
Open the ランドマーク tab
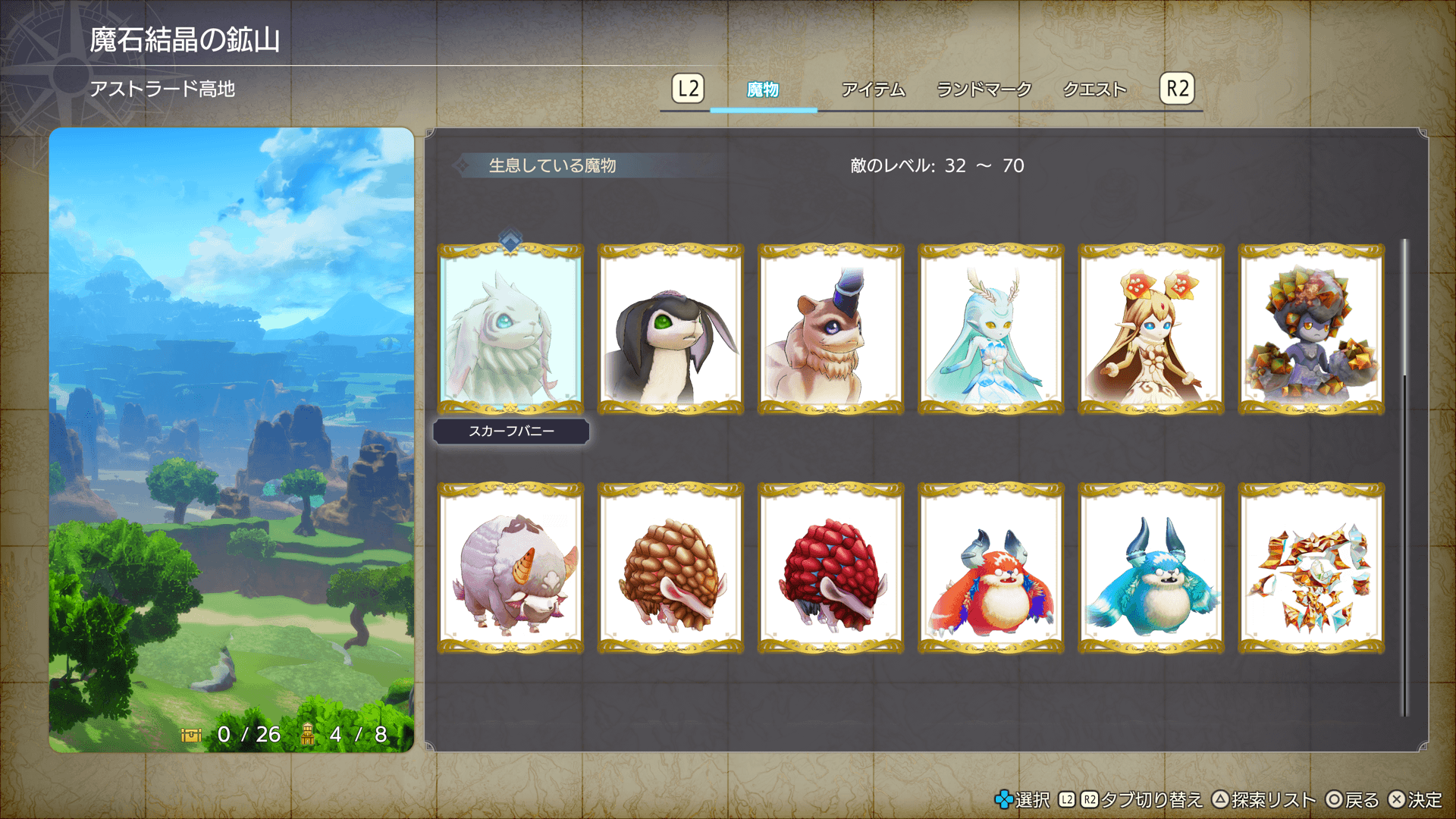[x=984, y=89]
